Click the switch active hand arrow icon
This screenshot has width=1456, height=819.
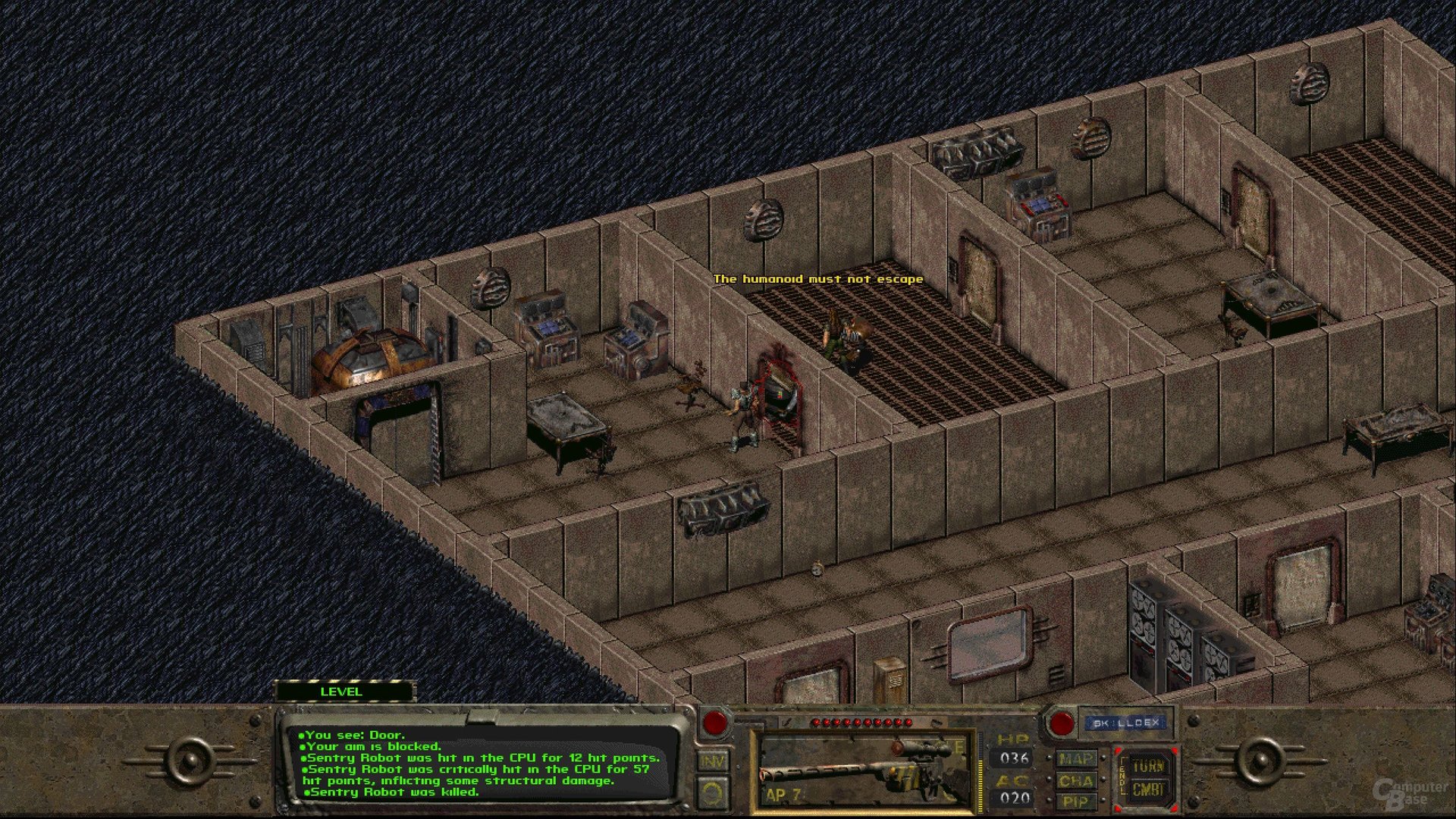point(714,793)
